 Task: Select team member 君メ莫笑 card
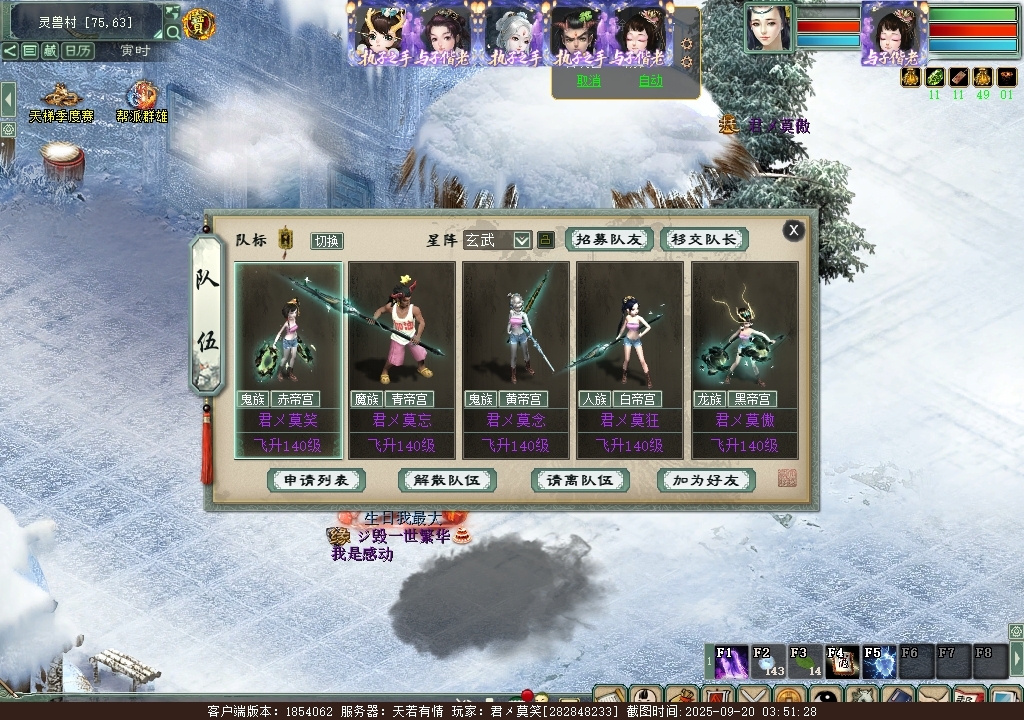(x=288, y=360)
